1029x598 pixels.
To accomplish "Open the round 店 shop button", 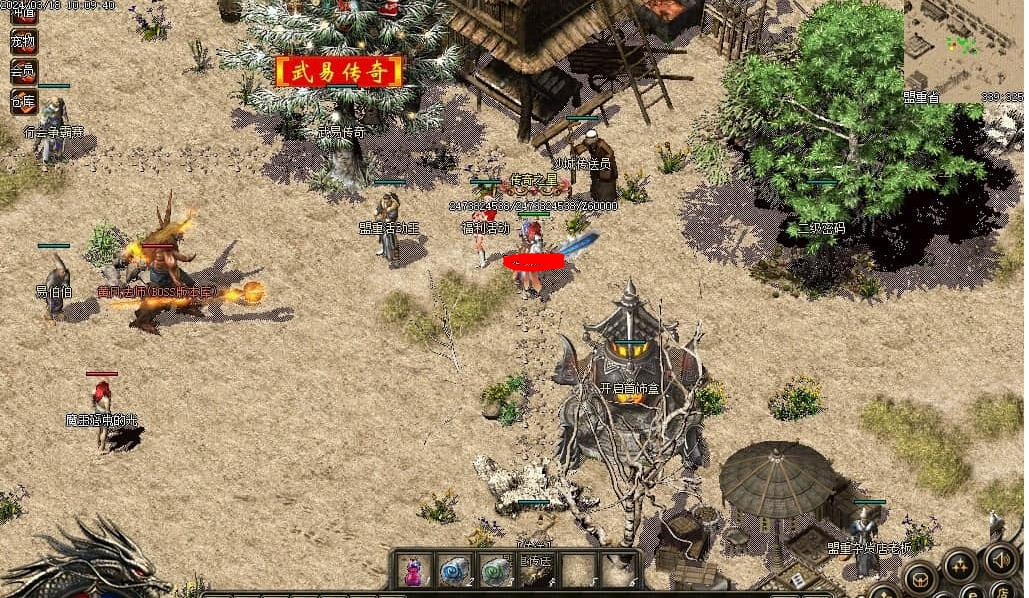I will coord(1003,590).
